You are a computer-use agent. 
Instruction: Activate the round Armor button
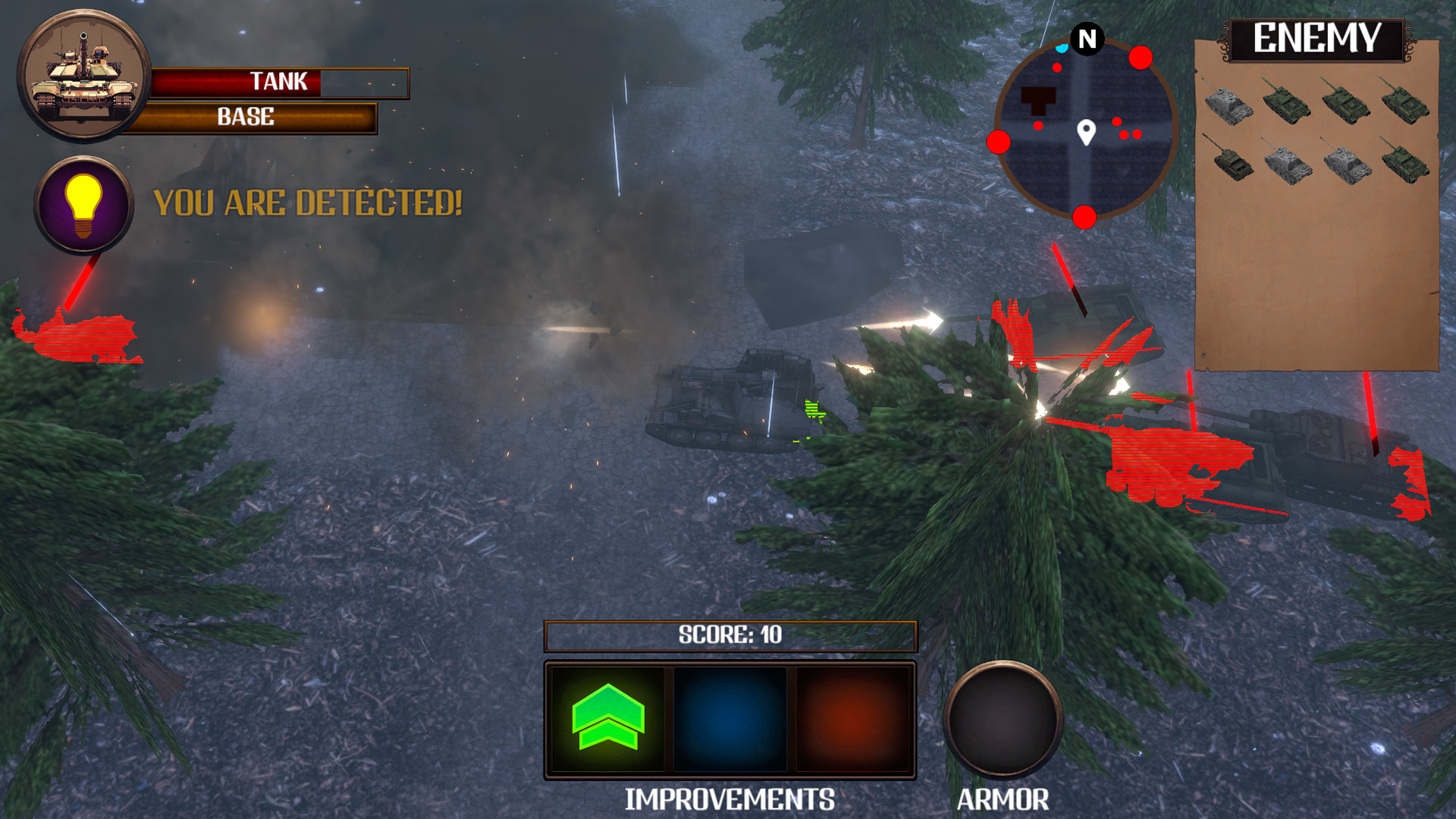coord(1003,719)
